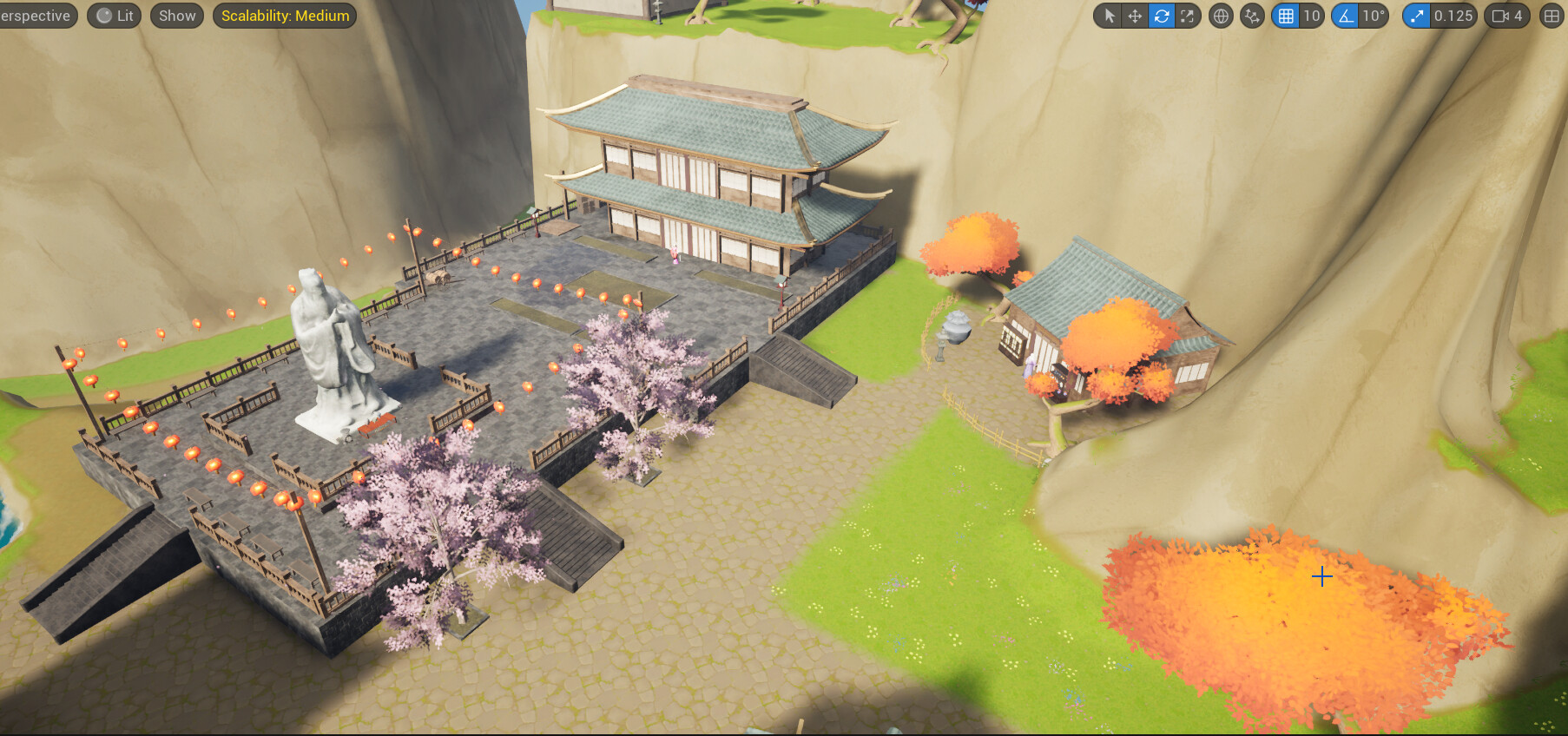Open the Lit view mode dropdown
The image size is (1568, 736).
114,15
